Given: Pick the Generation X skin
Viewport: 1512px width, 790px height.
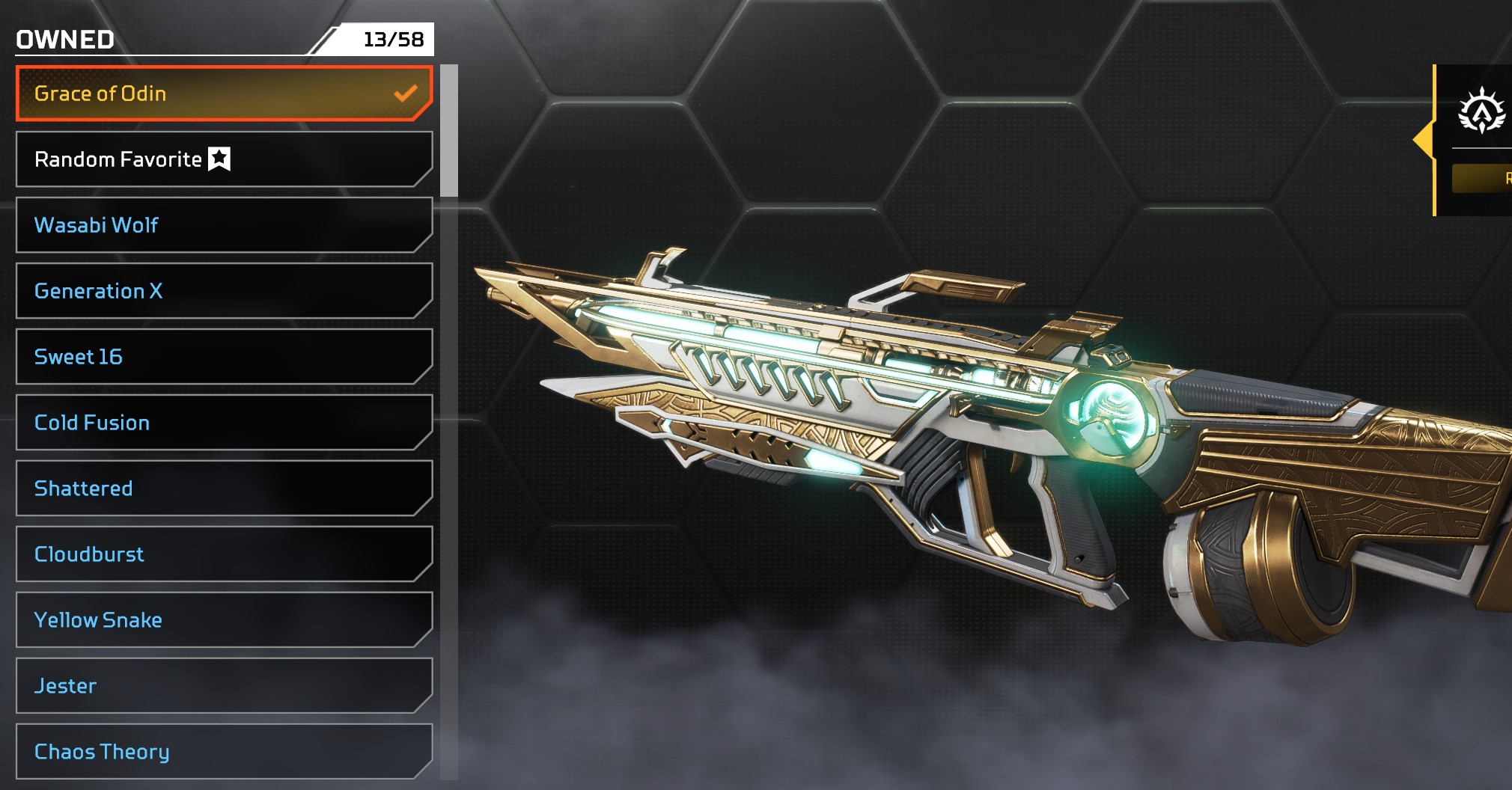Looking at the screenshot, I should [x=223, y=291].
